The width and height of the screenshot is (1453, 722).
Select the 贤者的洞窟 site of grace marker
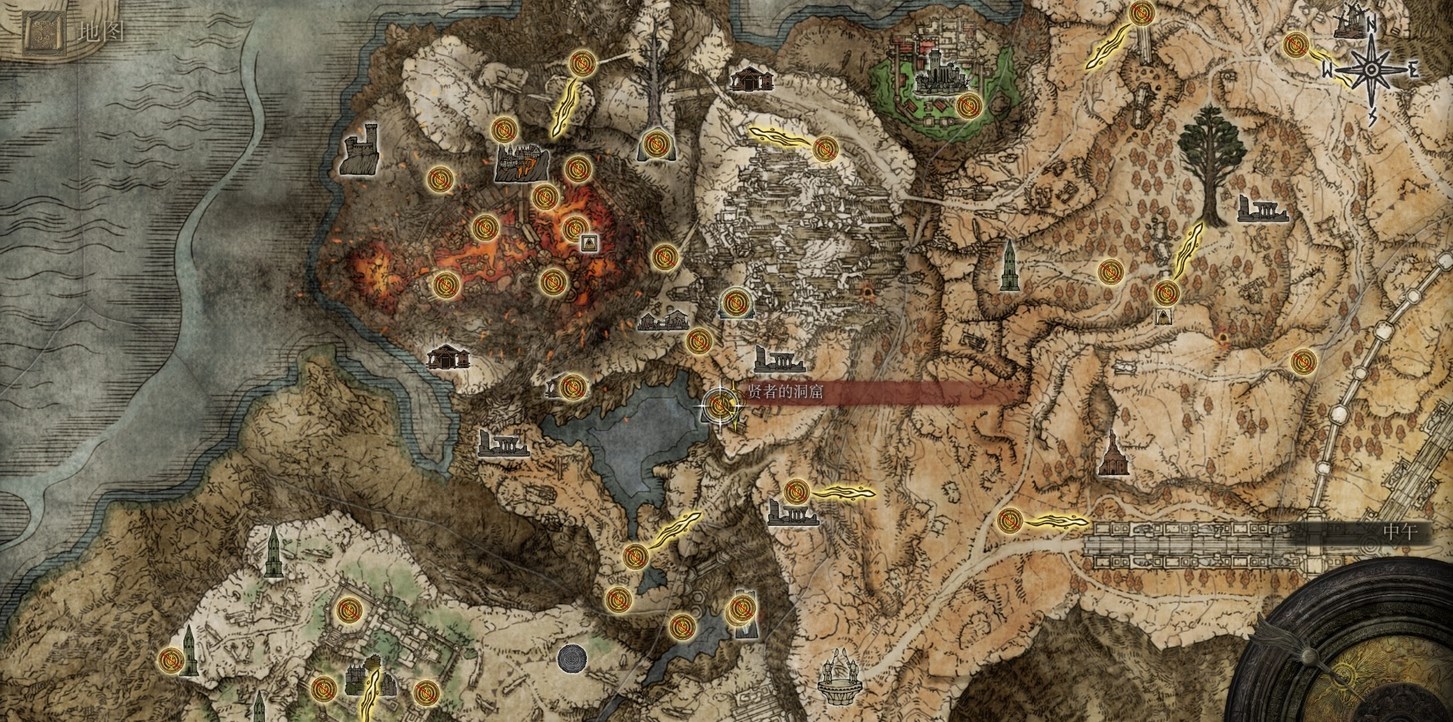pos(720,404)
